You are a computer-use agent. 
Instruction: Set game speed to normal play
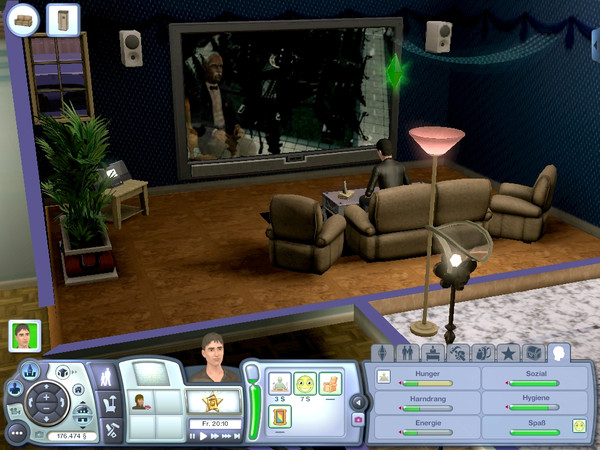click(x=205, y=437)
